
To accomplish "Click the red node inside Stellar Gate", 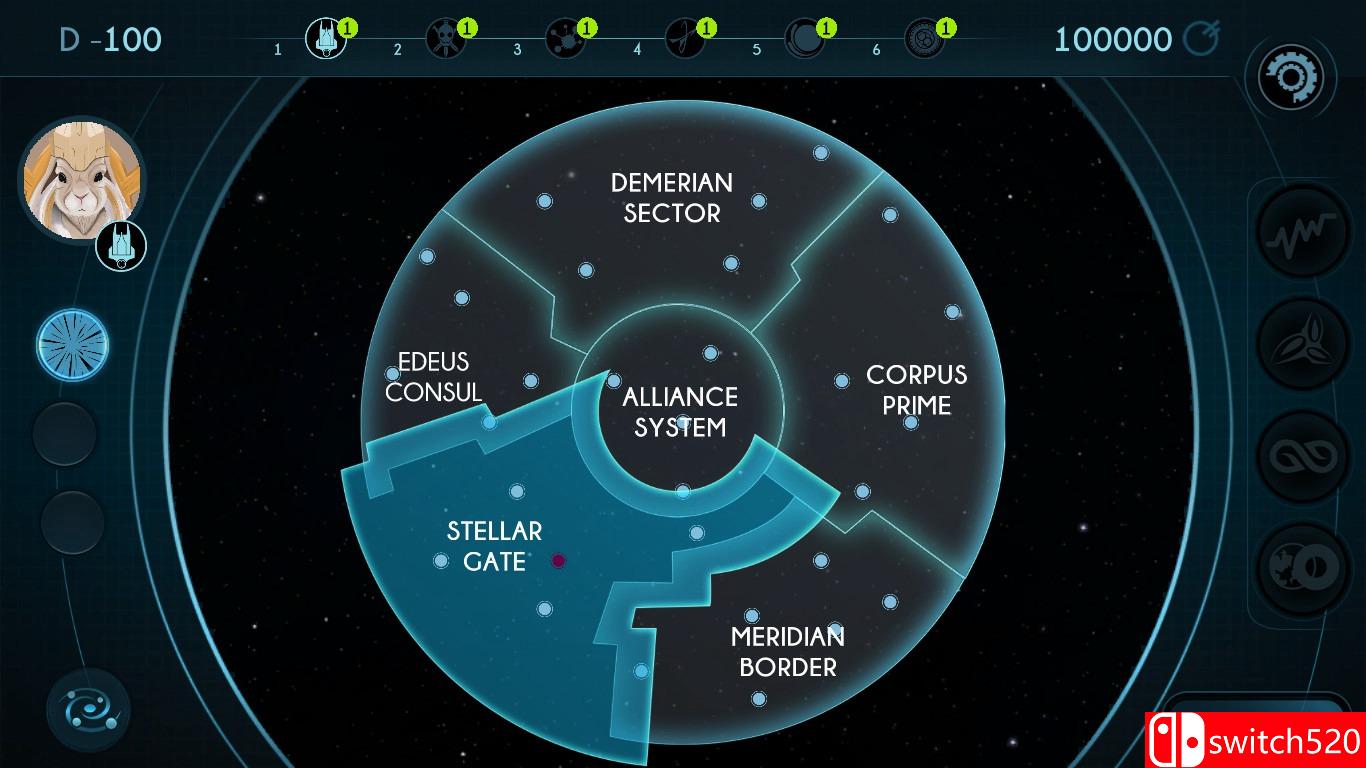I will (x=557, y=561).
